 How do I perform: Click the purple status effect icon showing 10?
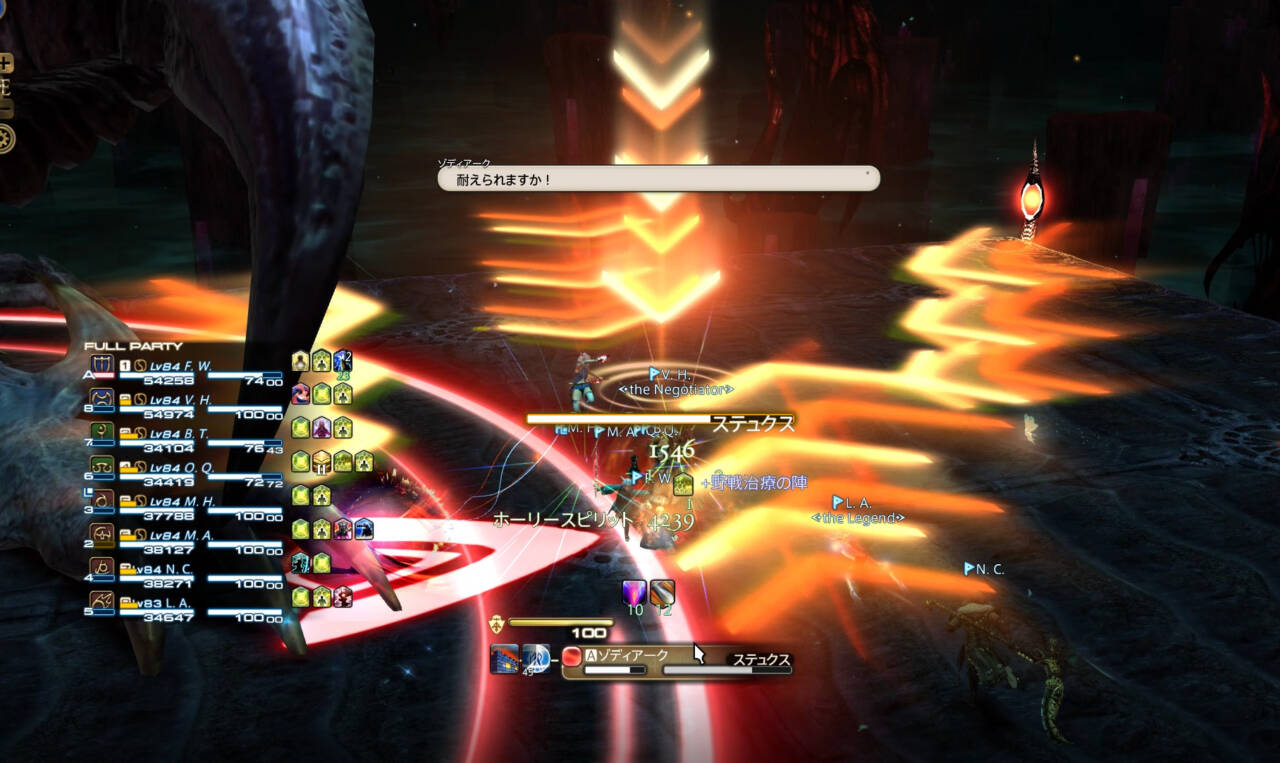click(x=634, y=592)
